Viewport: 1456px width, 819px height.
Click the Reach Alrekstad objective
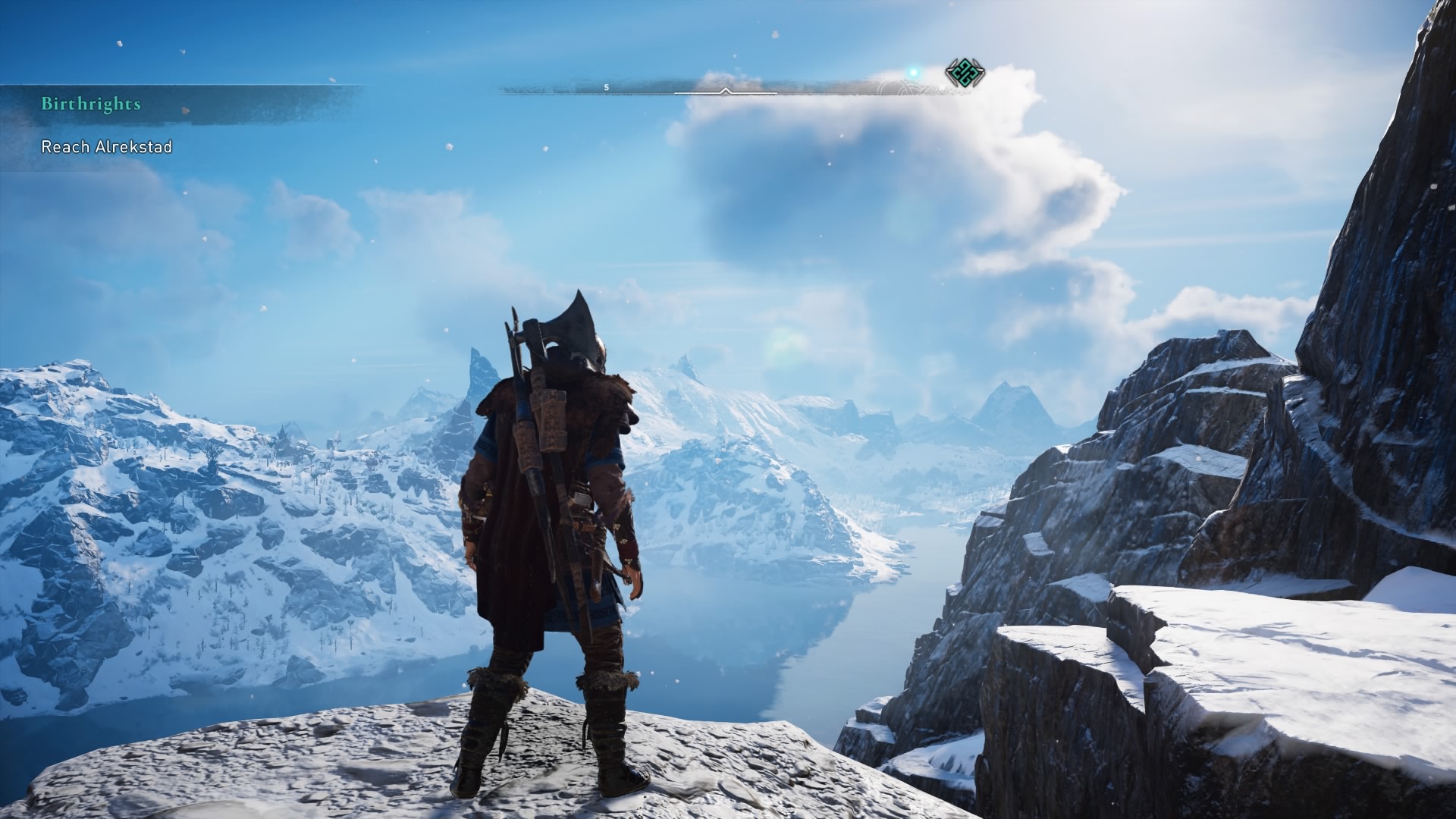point(106,146)
